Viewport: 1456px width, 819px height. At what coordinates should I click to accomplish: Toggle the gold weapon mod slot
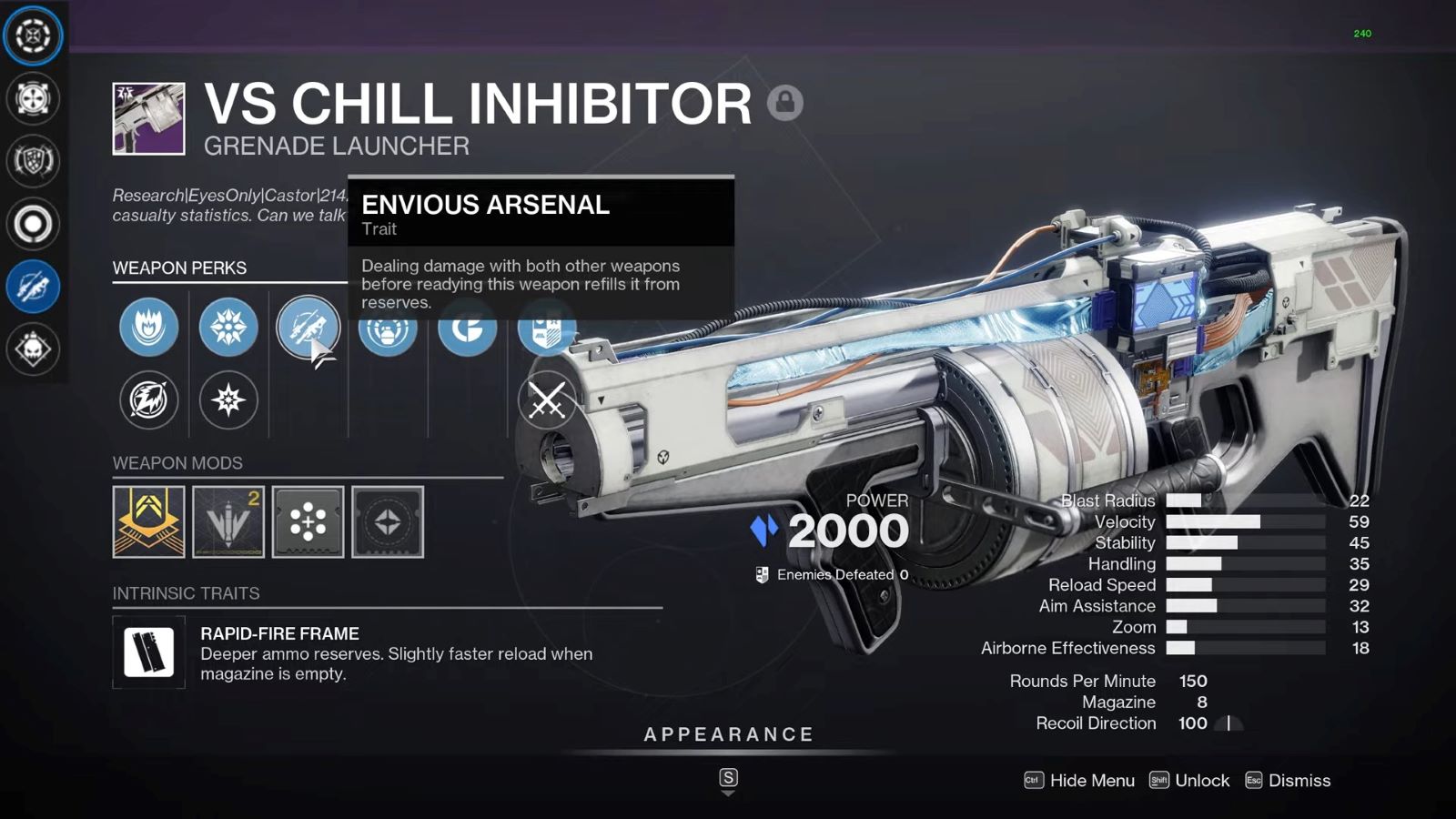[x=148, y=523]
